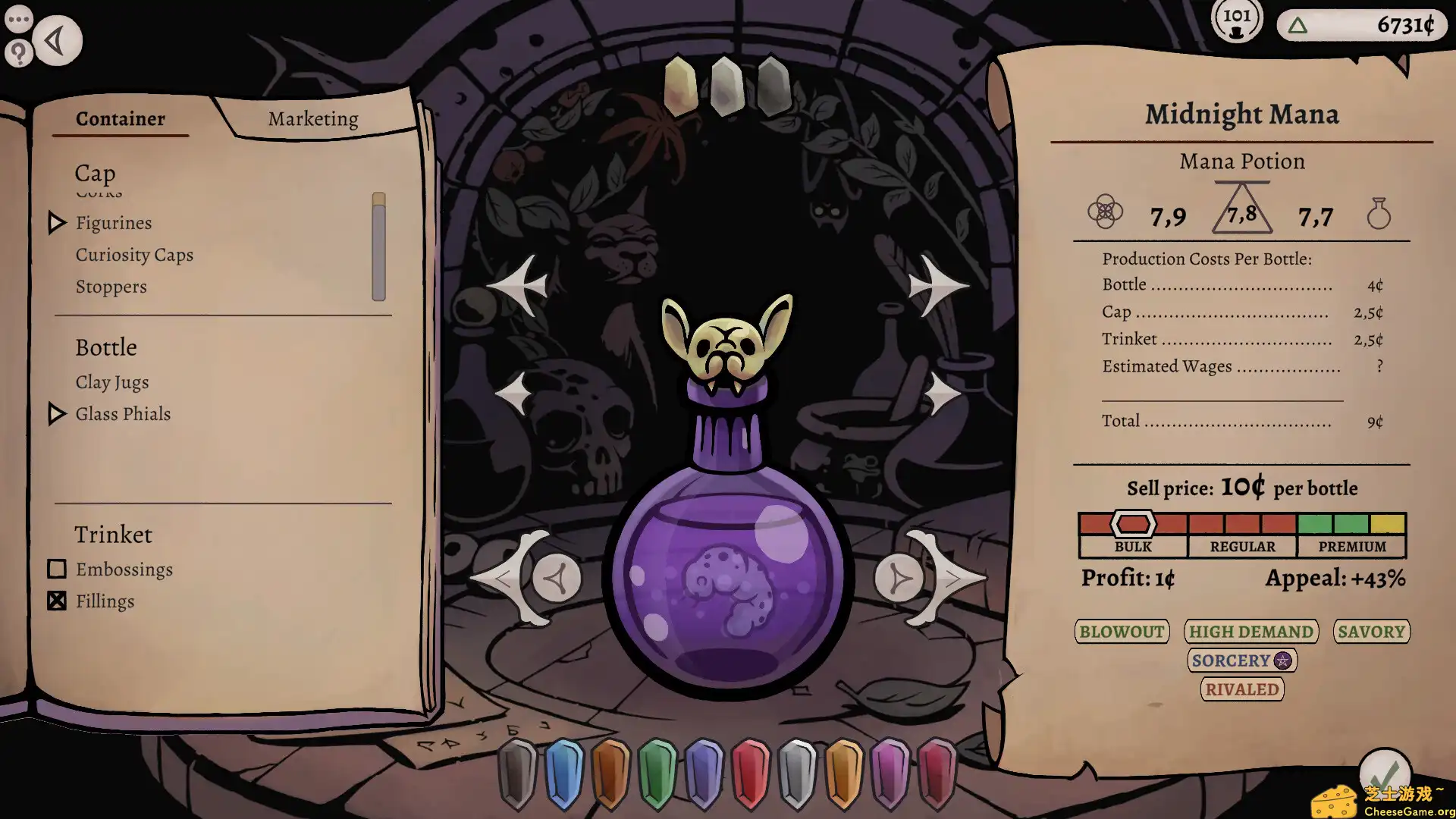The image size is (1456, 819).
Task: Enable the Embossings trinket checkbox
Action: tap(57, 569)
